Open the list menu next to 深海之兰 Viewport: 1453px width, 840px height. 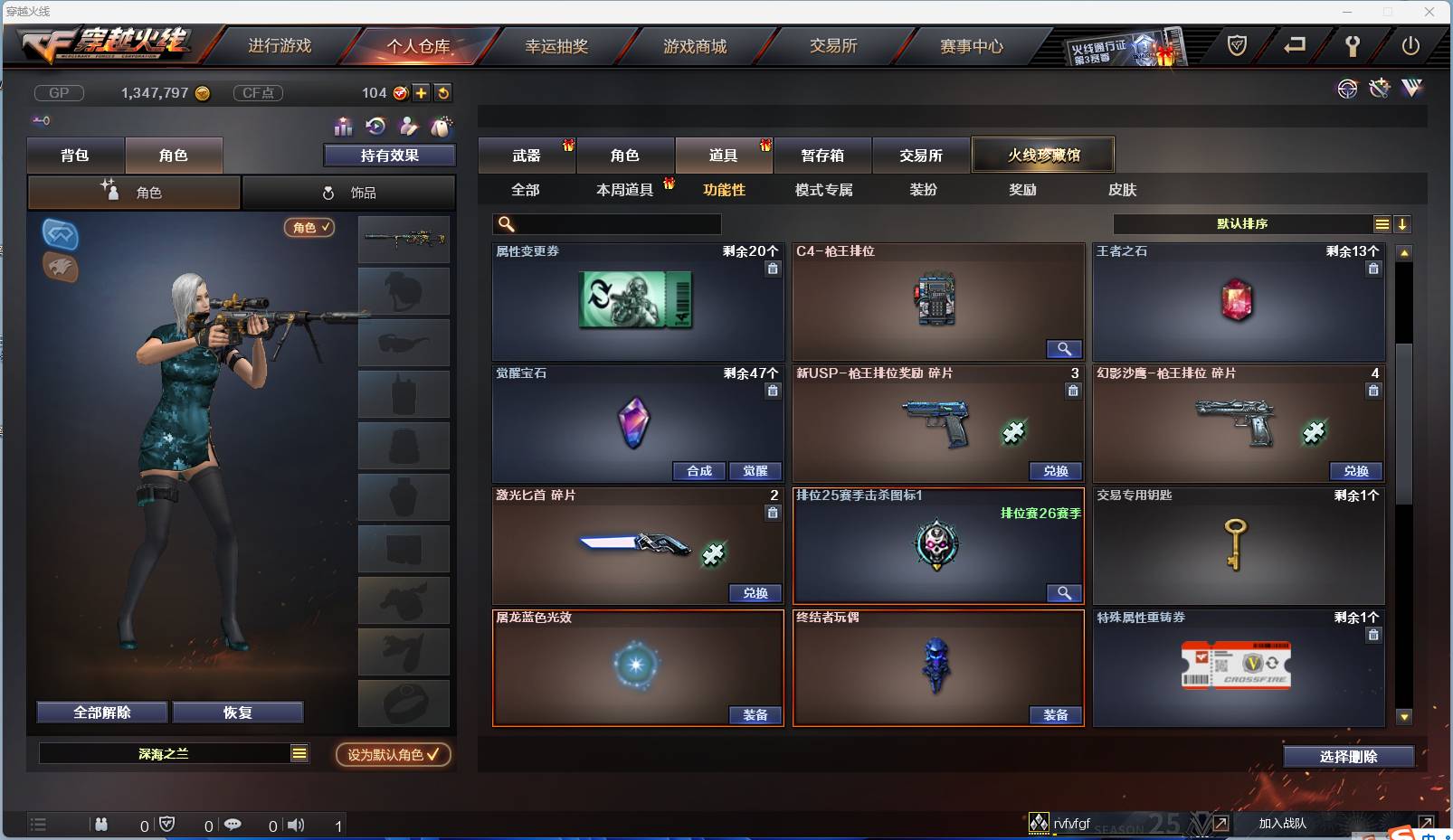pos(299,752)
